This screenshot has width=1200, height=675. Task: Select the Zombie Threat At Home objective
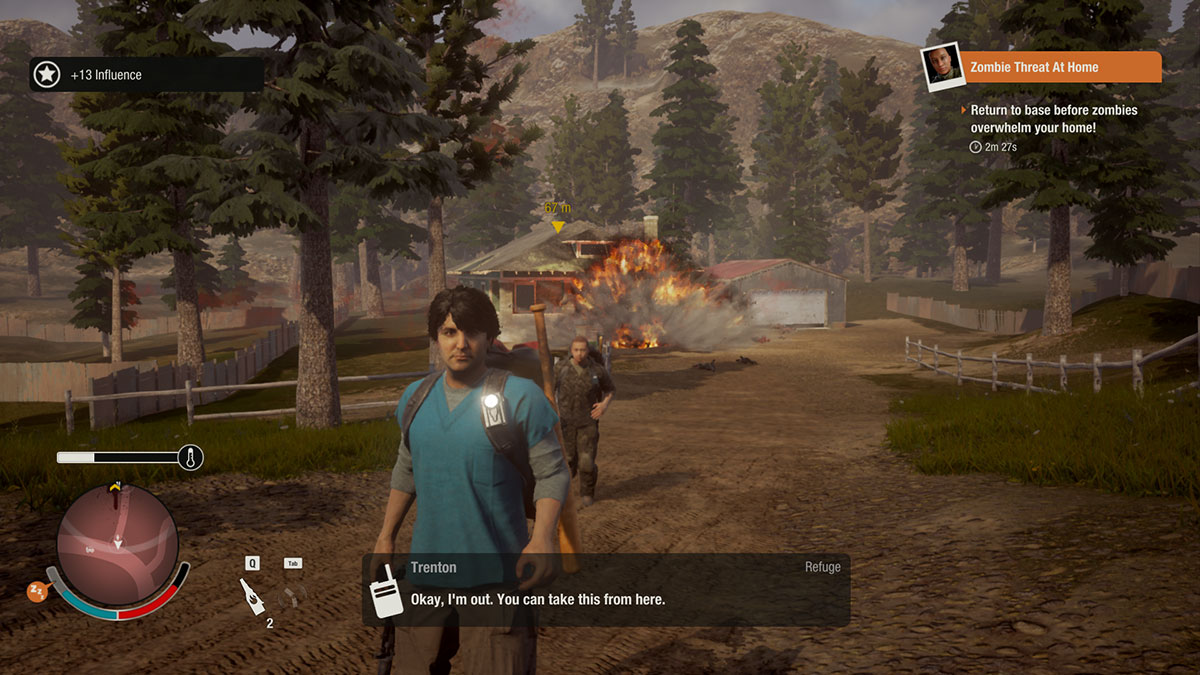(1060, 68)
